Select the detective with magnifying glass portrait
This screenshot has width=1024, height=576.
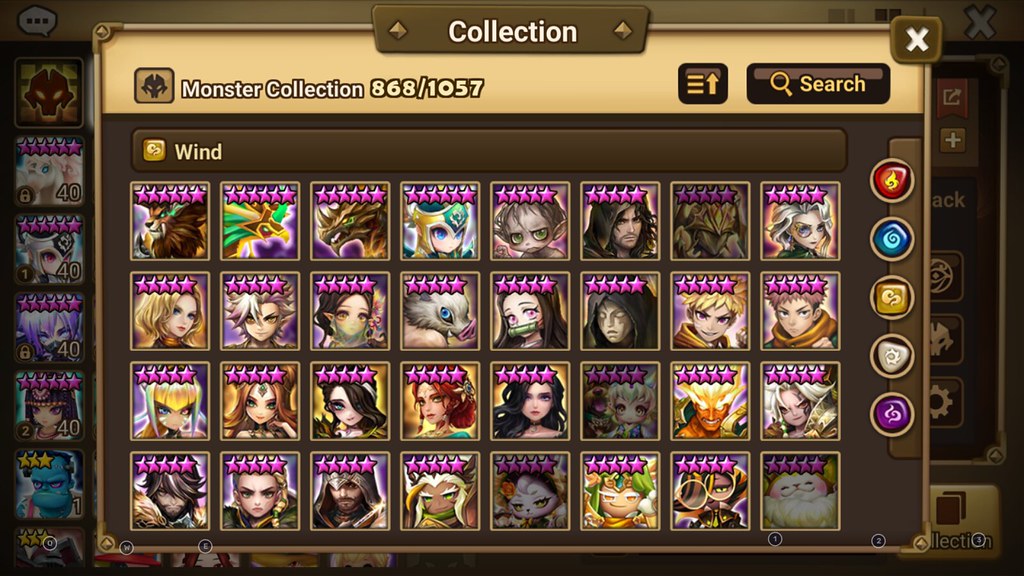[710, 491]
